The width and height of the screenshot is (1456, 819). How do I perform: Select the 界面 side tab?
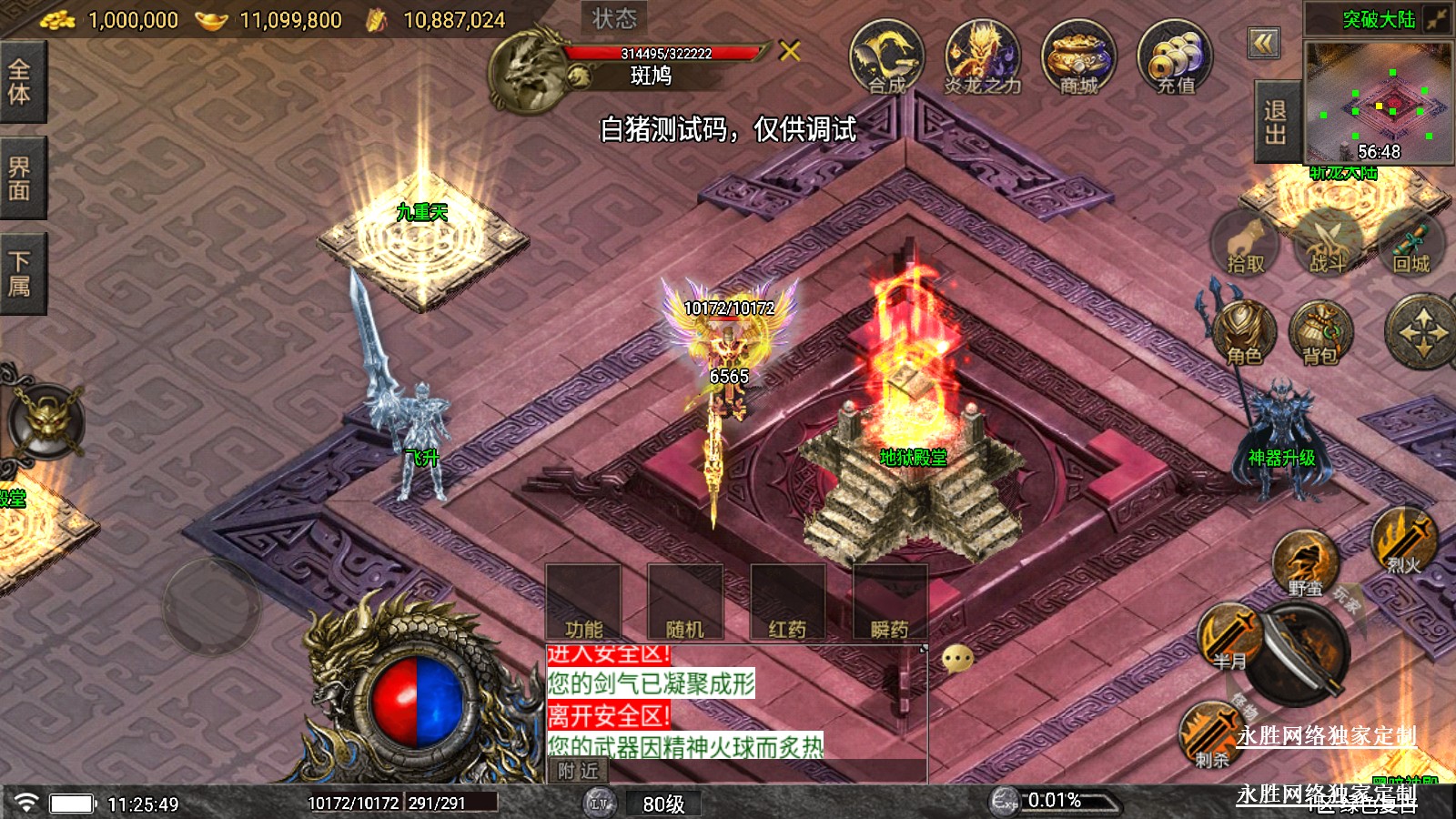pyautogui.click(x=20, y=178)
